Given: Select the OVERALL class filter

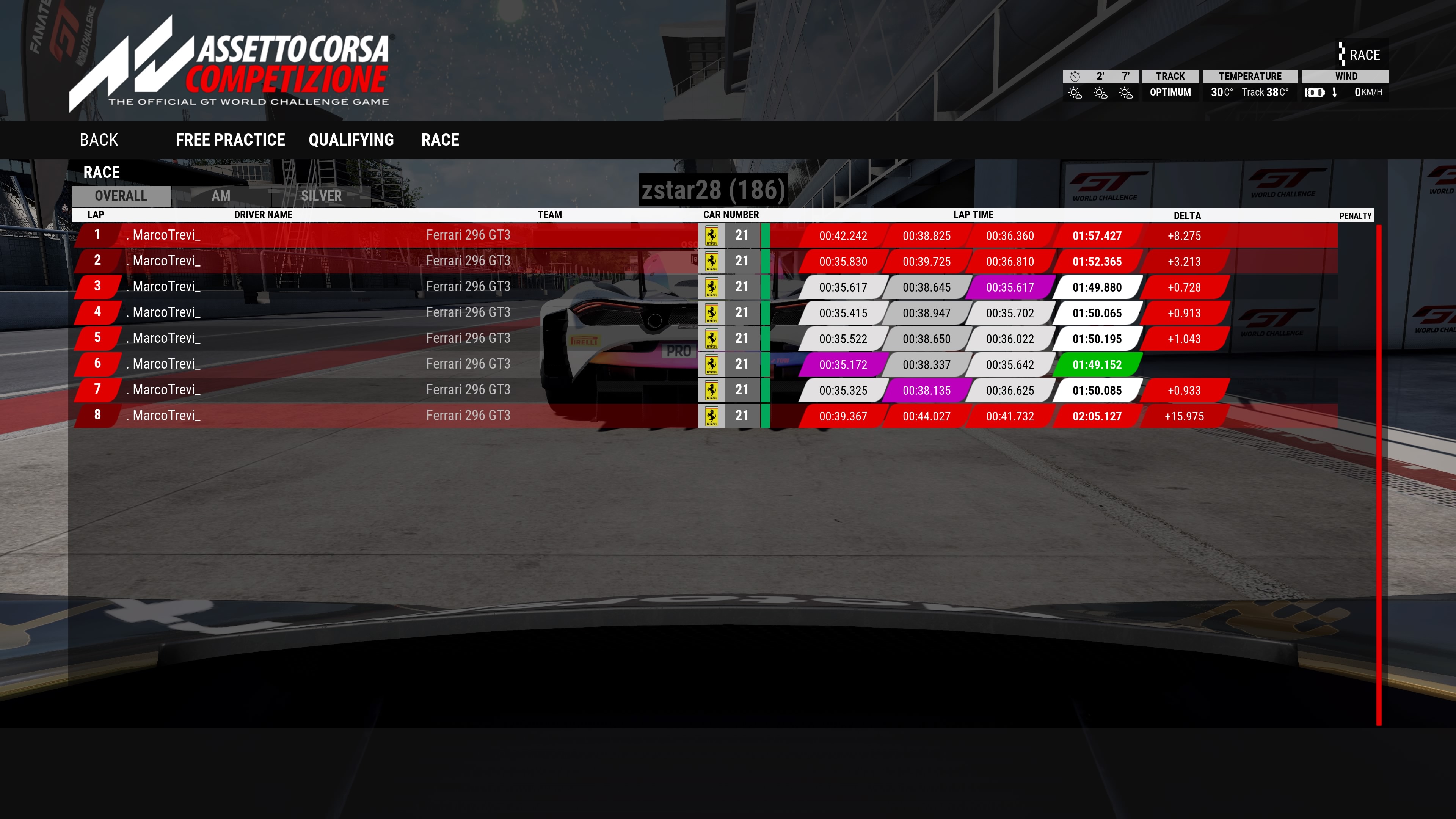Looking at the screenshot, I should (x=121, y=196).
